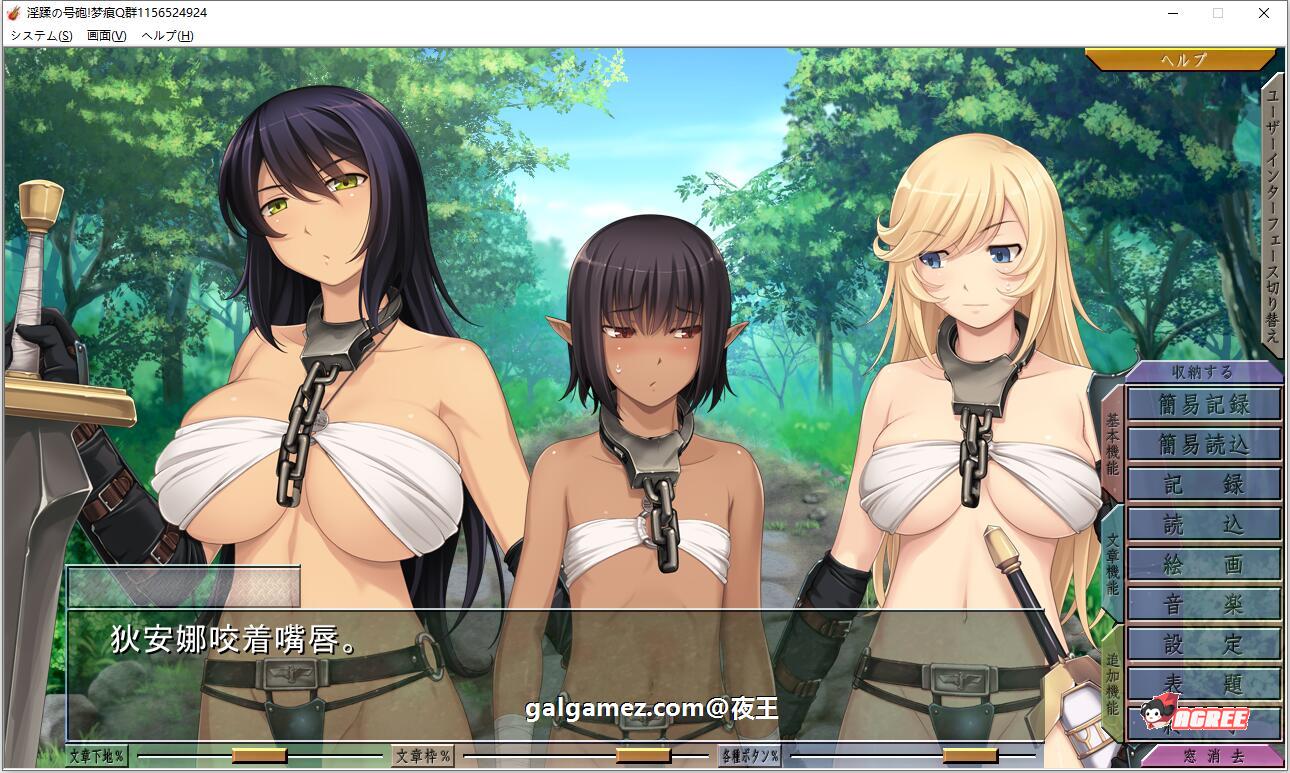The image size is (1290, 773).
Task: Open the 読込 load screen
Action: click(x=1203, y=525)
